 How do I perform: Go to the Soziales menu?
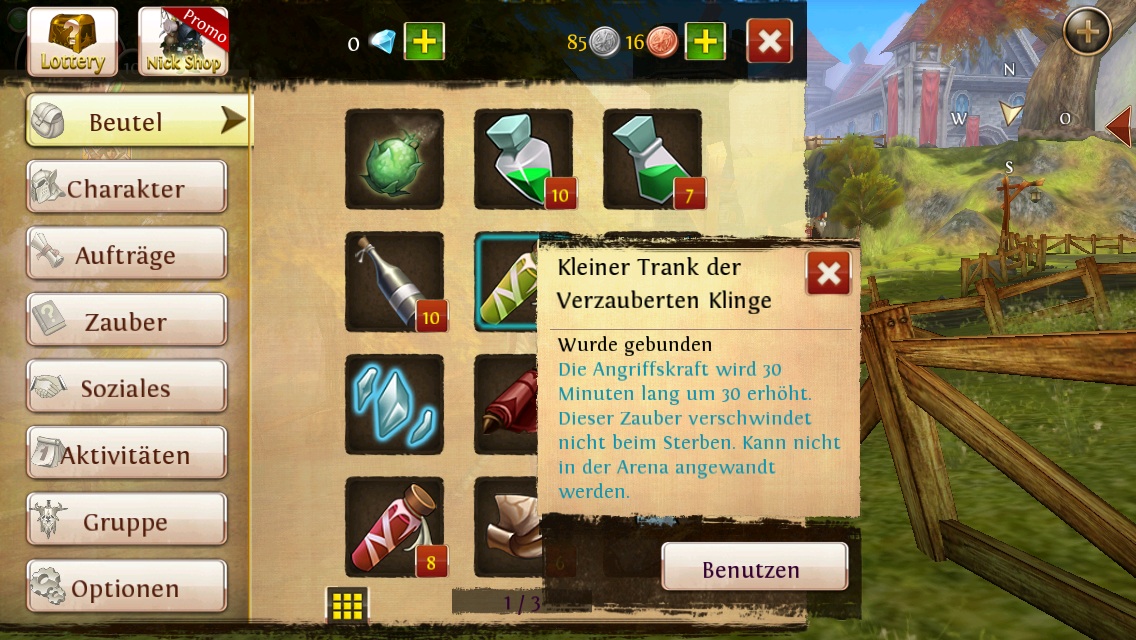[x=127, y=388]
